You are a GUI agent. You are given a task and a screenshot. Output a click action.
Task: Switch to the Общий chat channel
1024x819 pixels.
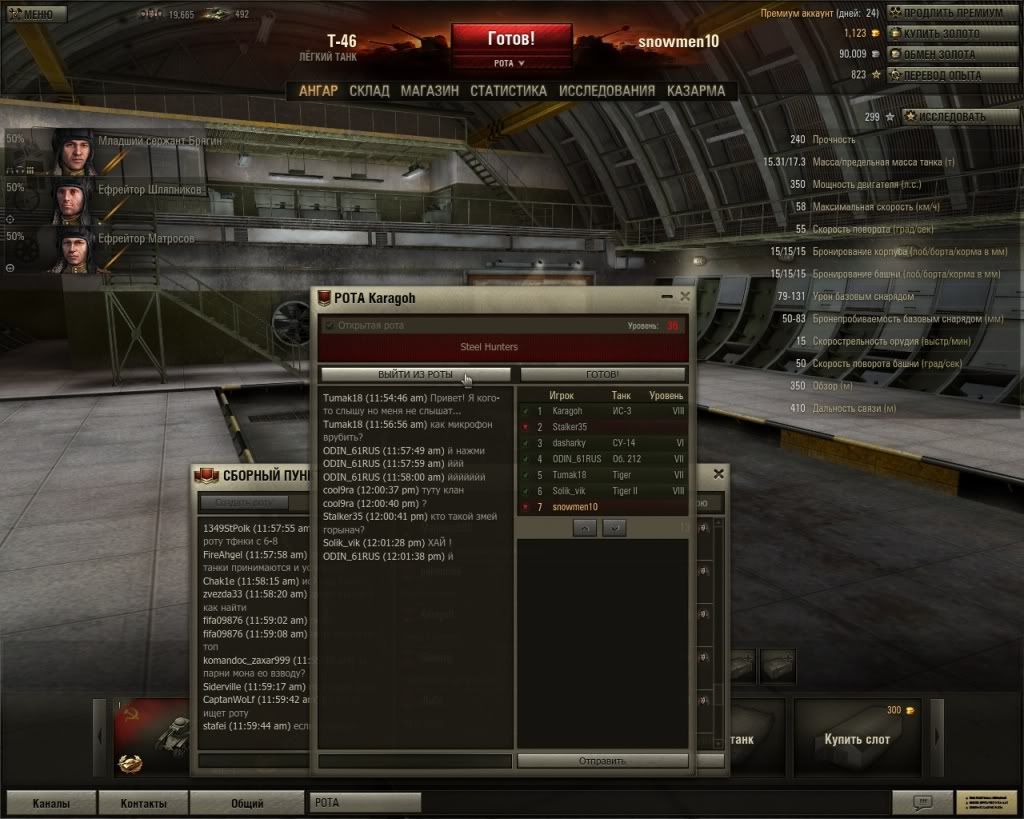click(x=247, y=803)
